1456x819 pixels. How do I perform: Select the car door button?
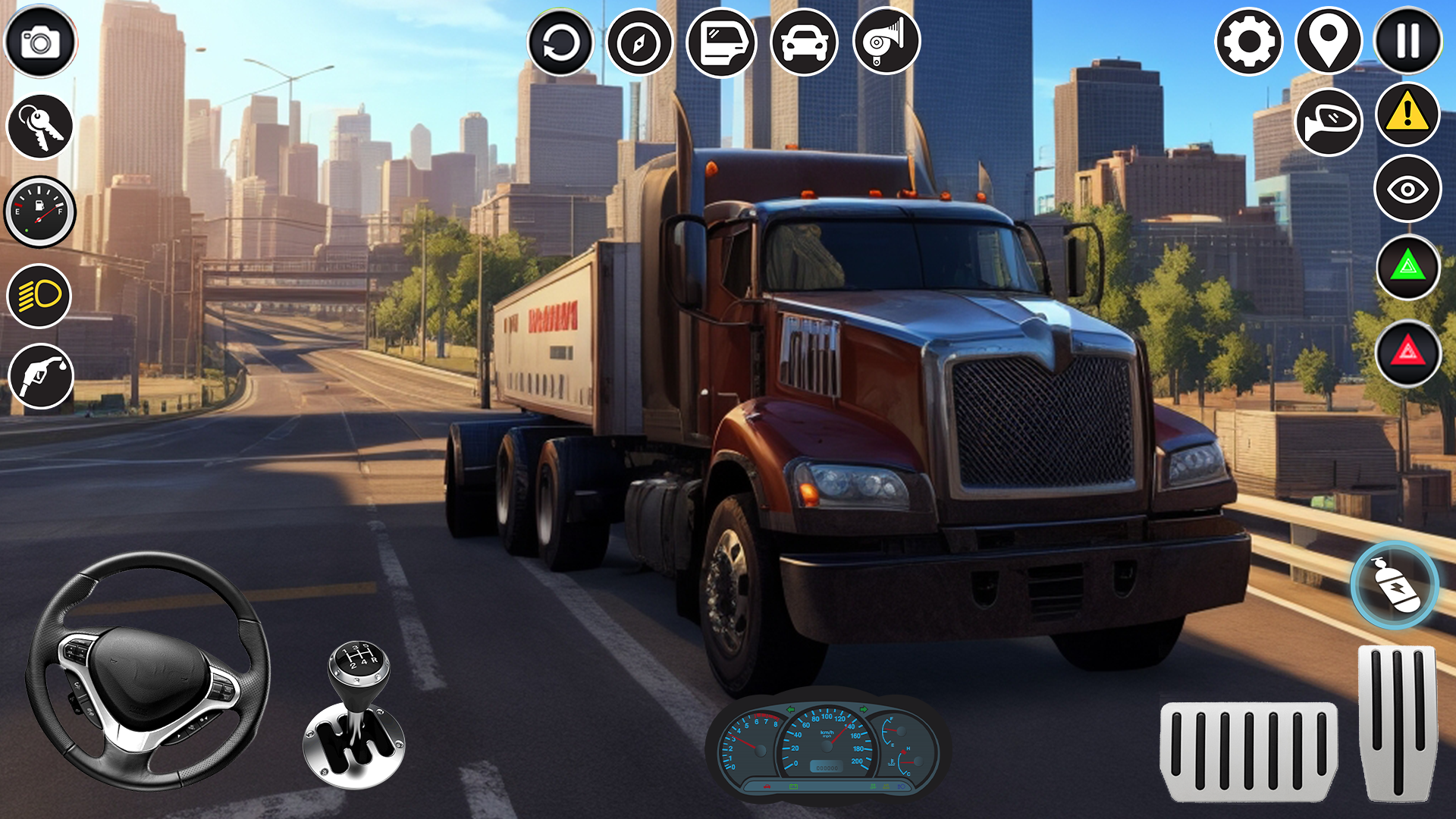point(721,42)
